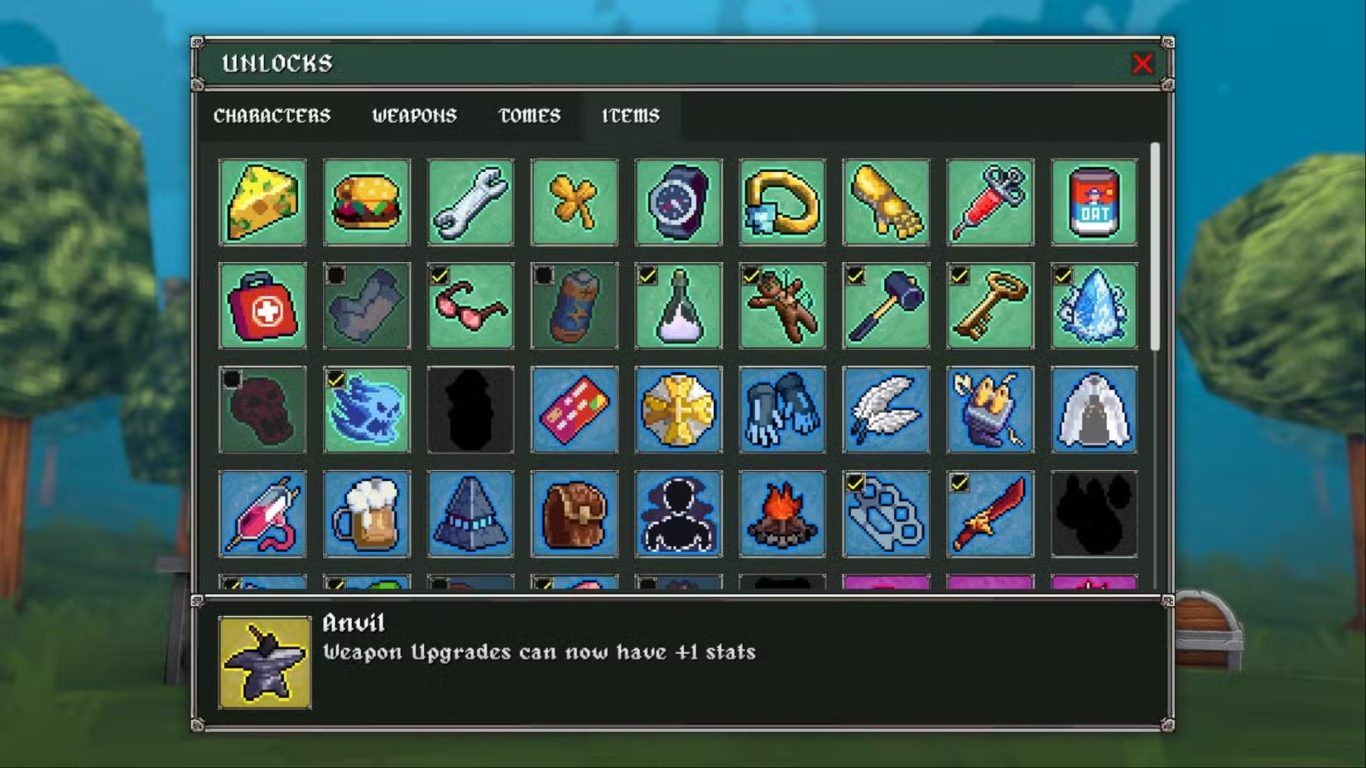Pick the golden gauntlet item
Image resolution: width=1366 pixels, height=768 pixels.
(886, 202)
